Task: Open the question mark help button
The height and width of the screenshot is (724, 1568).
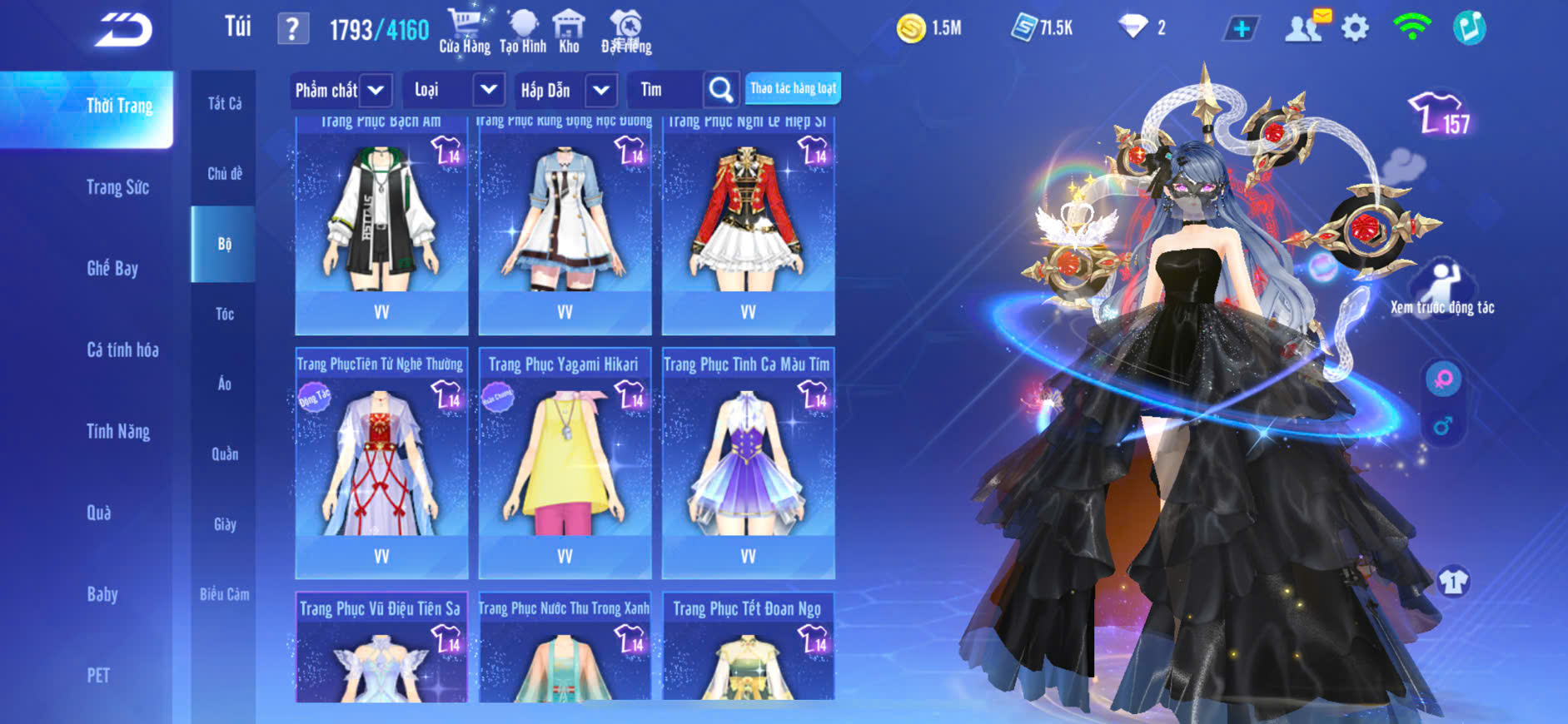Action: tap(292, 29)
